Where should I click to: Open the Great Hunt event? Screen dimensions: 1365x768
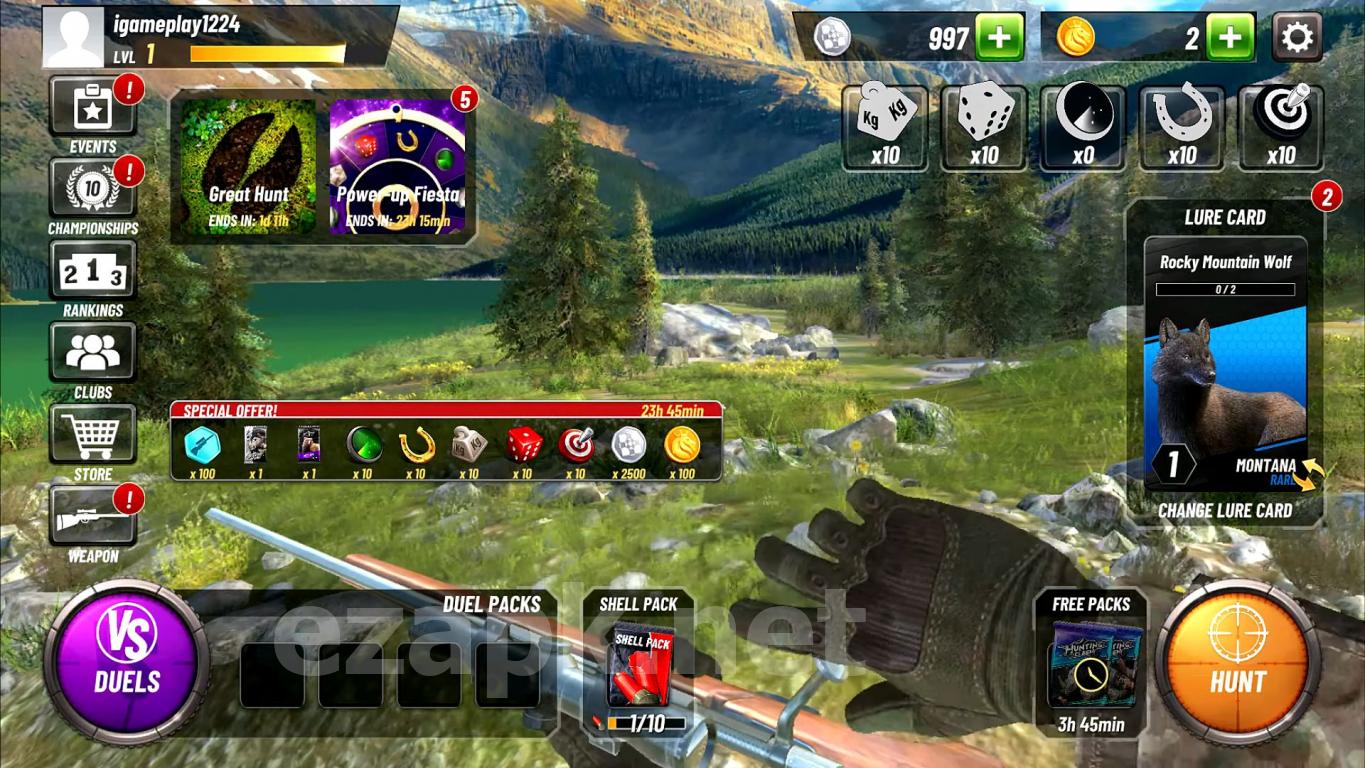(x=249, y=167)
